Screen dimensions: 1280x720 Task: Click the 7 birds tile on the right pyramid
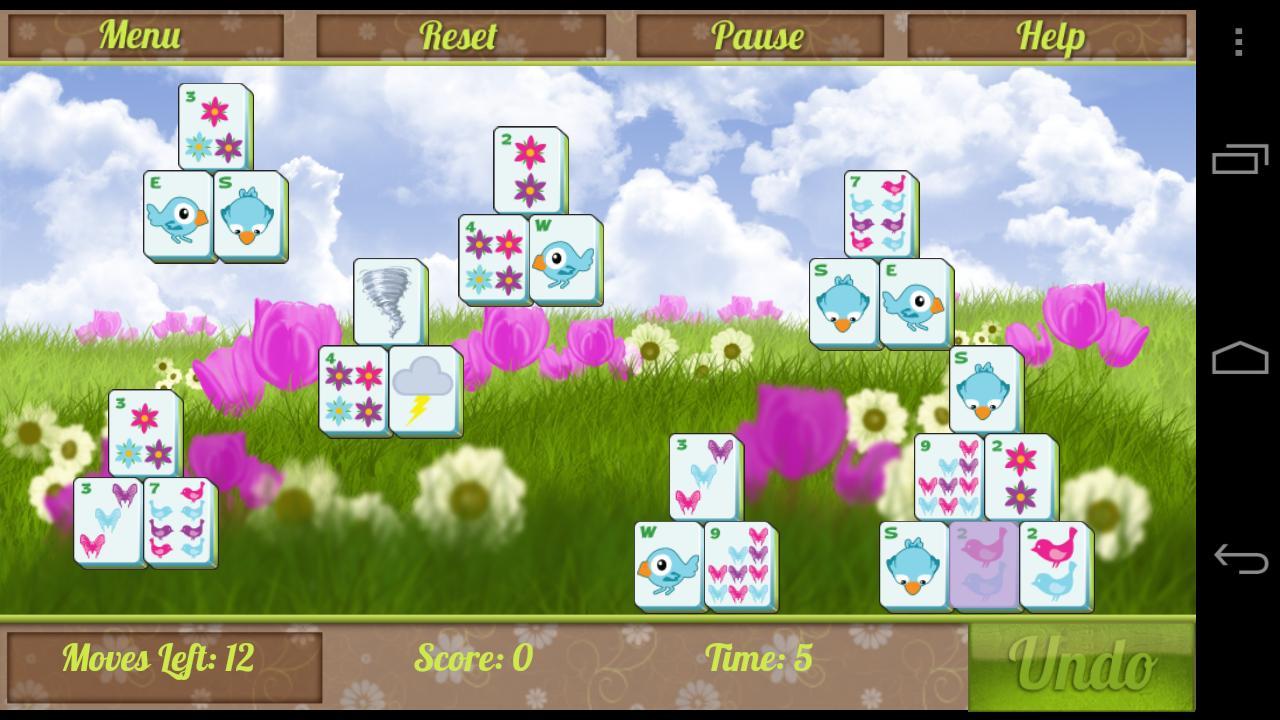click(880, 213)
